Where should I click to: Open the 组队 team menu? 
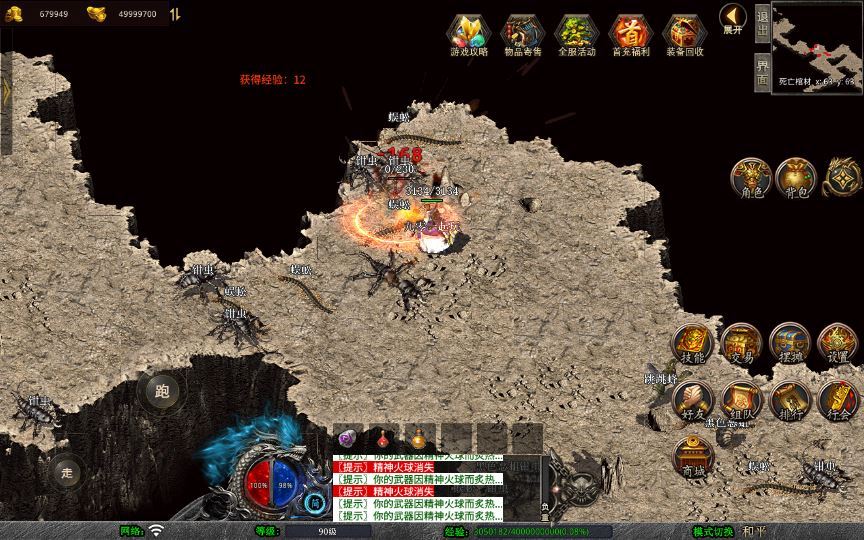(x=741, y=400)
